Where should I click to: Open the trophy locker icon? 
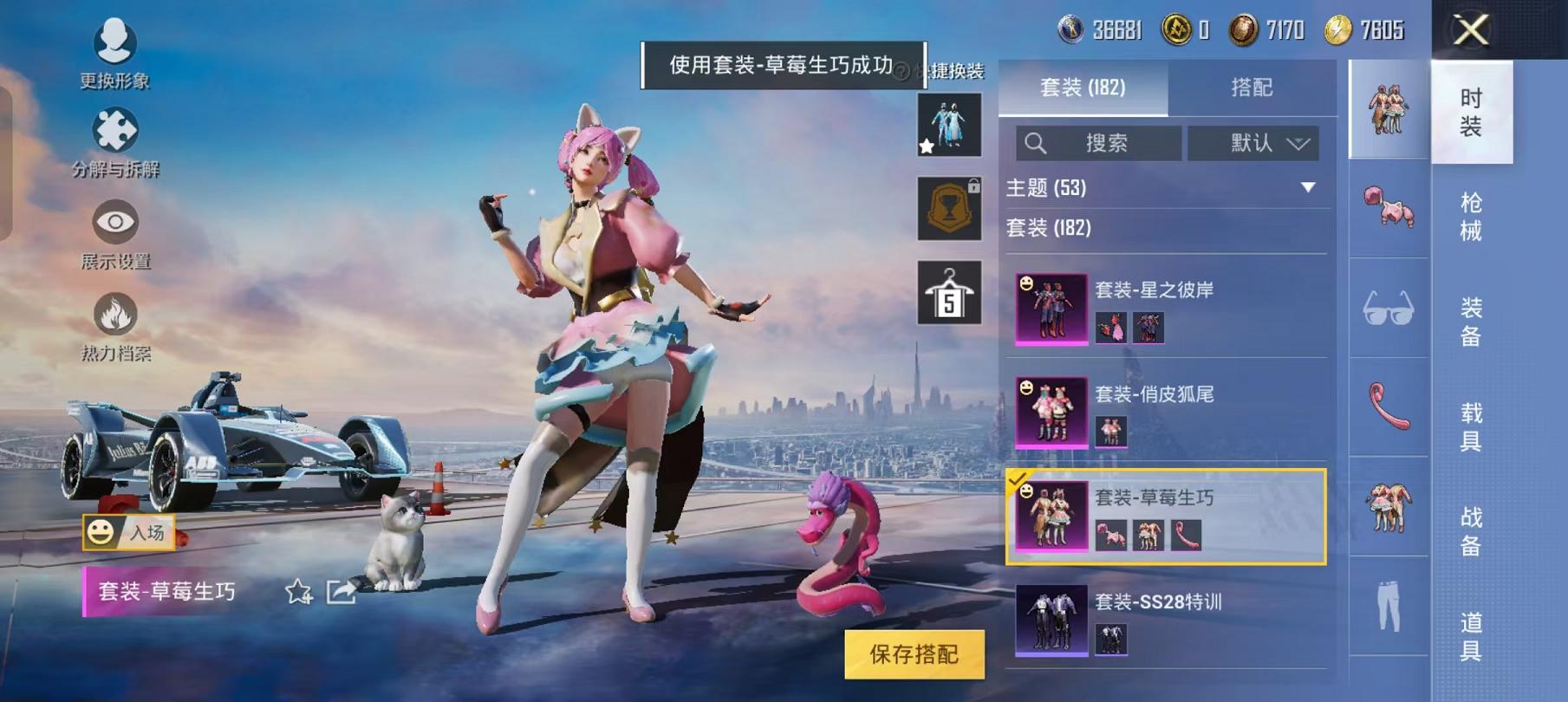click(x=949, y=211)
